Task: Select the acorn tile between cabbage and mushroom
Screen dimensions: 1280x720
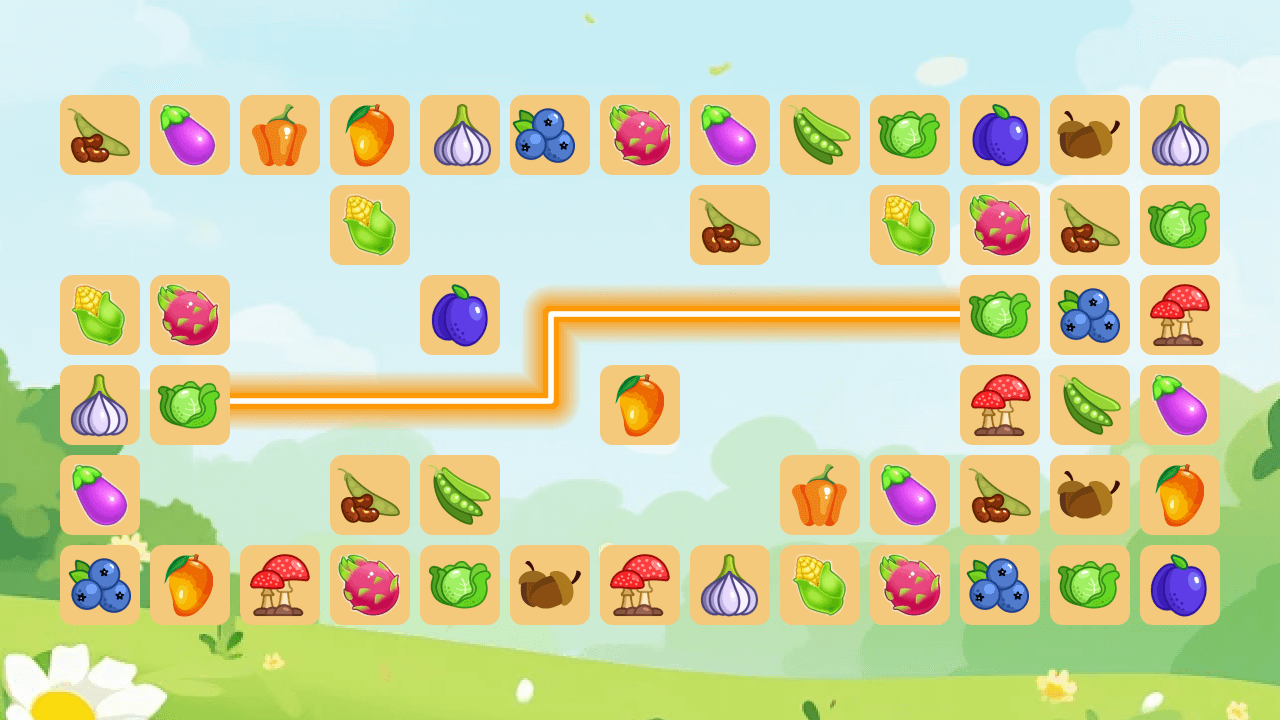Action: [x=550, y=585]
